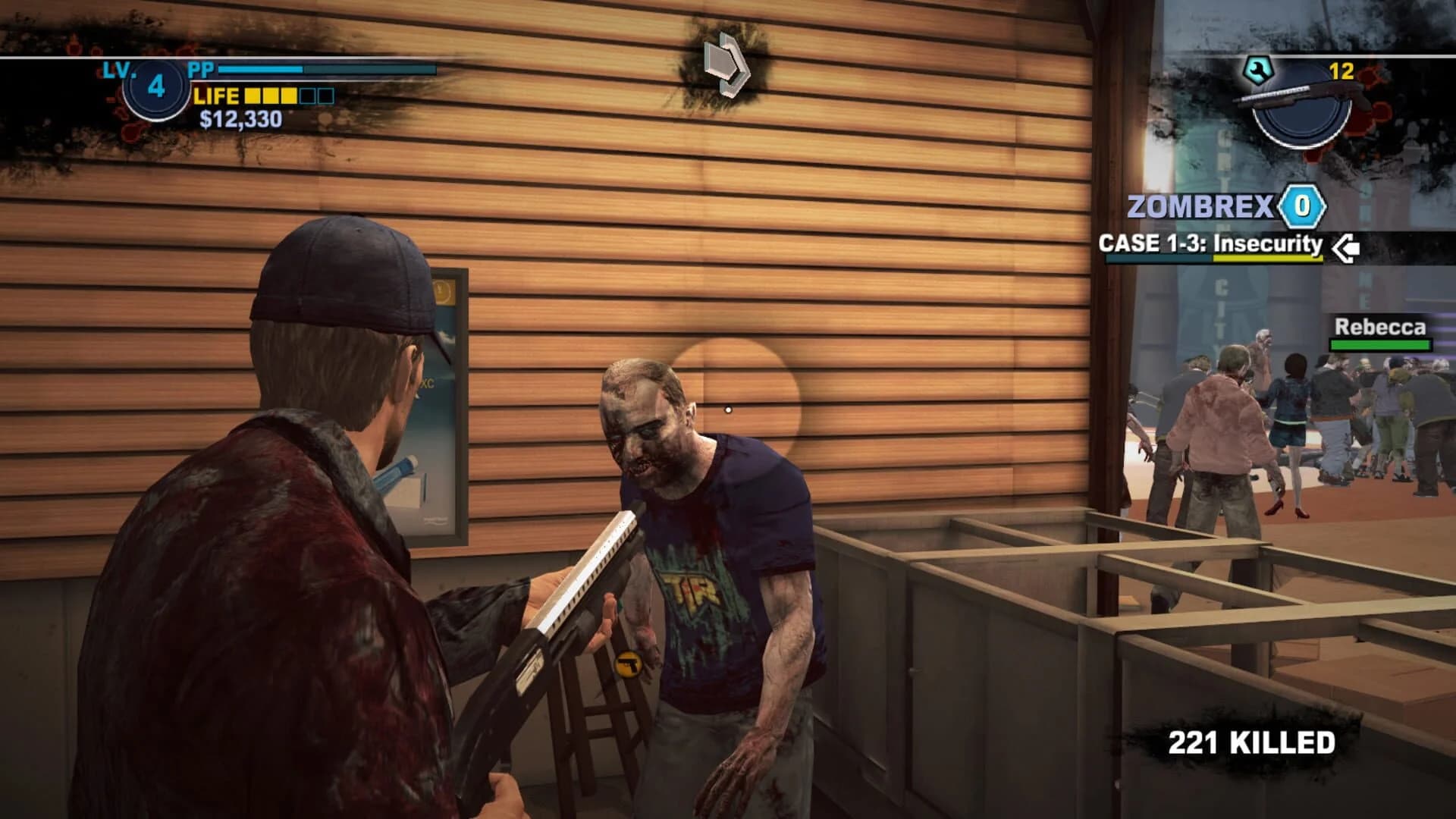Image resolution: width=1456 pixels, height=819 pixels.
Task: Click the $12,330 money display
Action: click(x=241, y=119)
